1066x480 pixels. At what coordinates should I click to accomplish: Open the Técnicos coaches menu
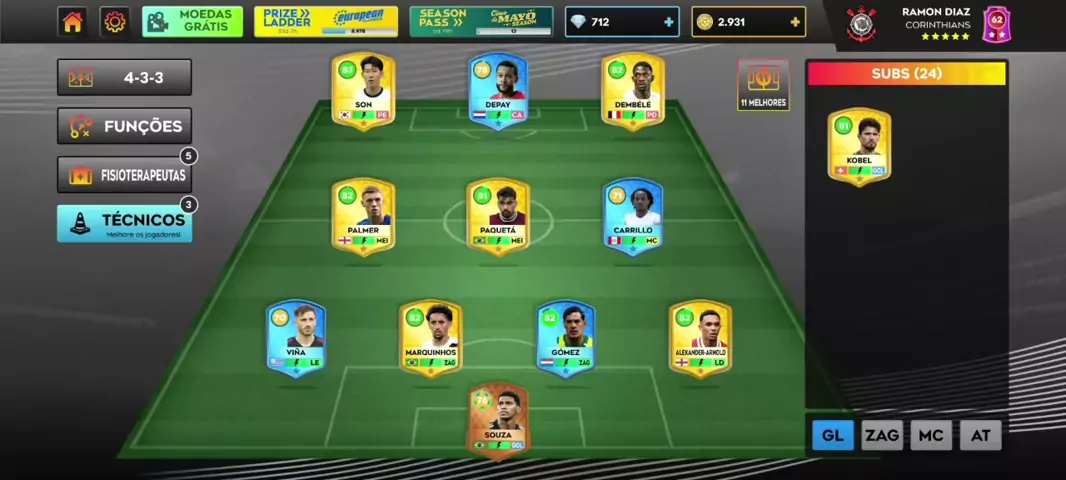click(124, 223)
